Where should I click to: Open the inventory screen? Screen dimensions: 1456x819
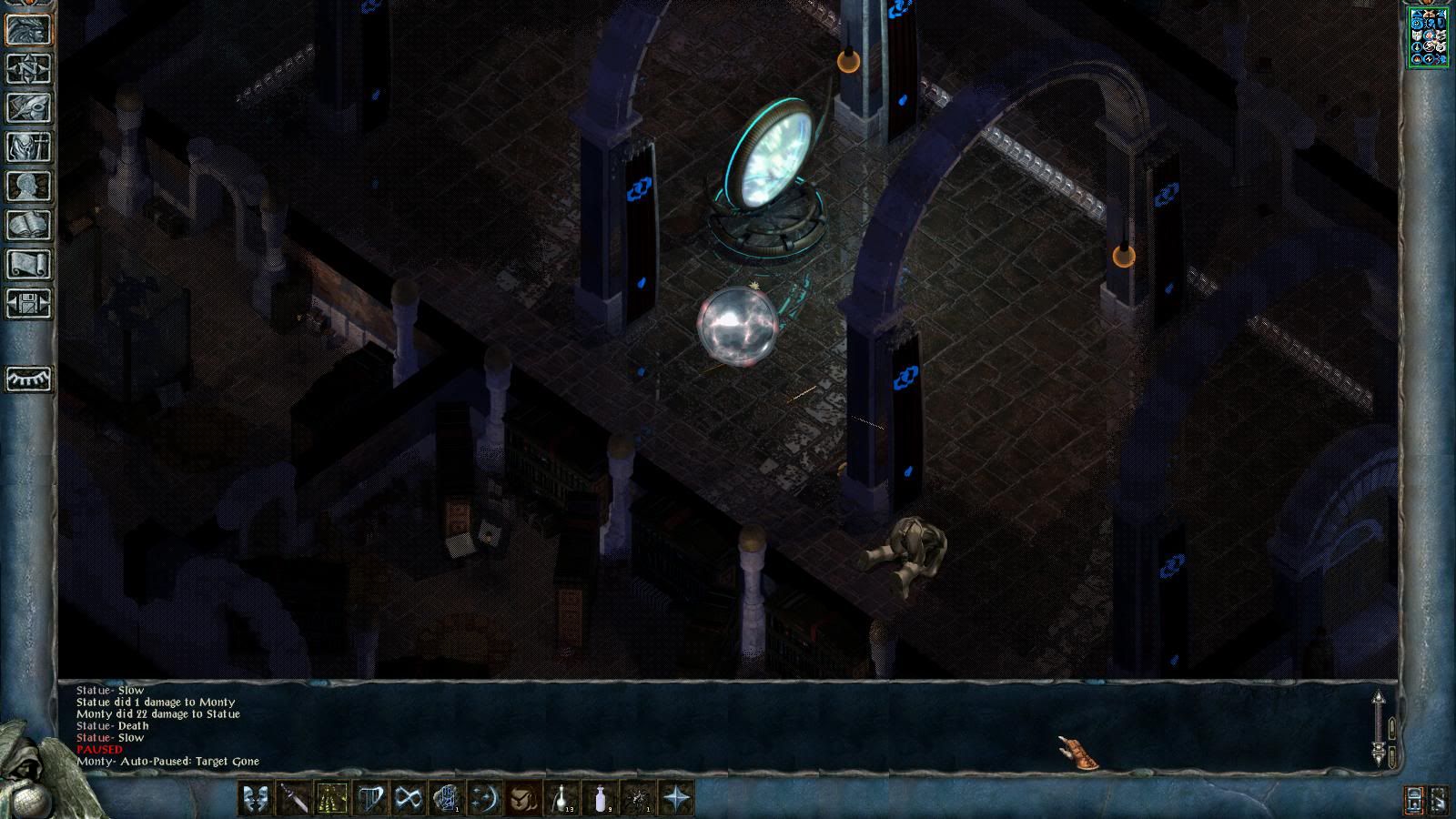pyautogui.click(x=29, y=147)
